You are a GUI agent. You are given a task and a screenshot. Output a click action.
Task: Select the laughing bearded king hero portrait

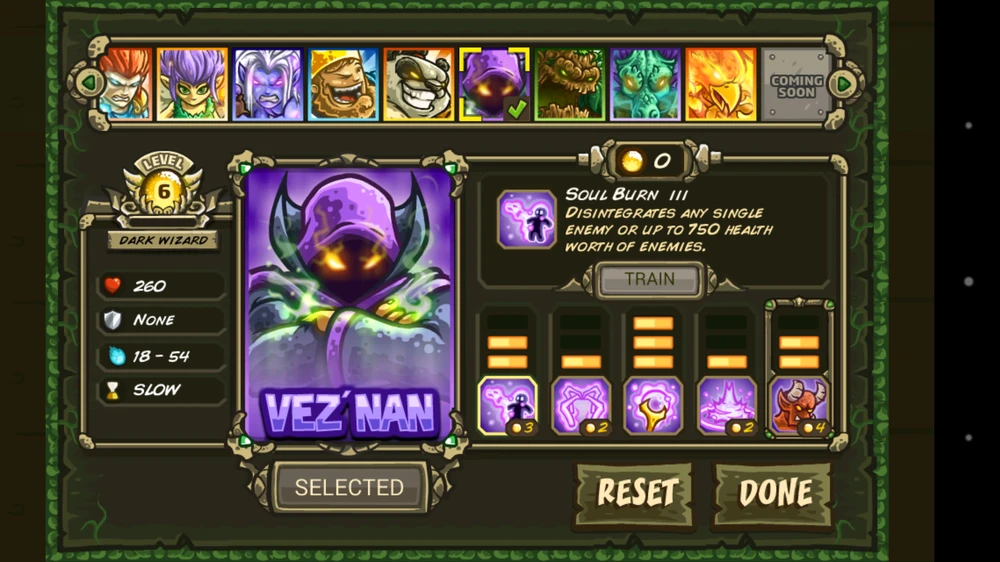point(343,84)
